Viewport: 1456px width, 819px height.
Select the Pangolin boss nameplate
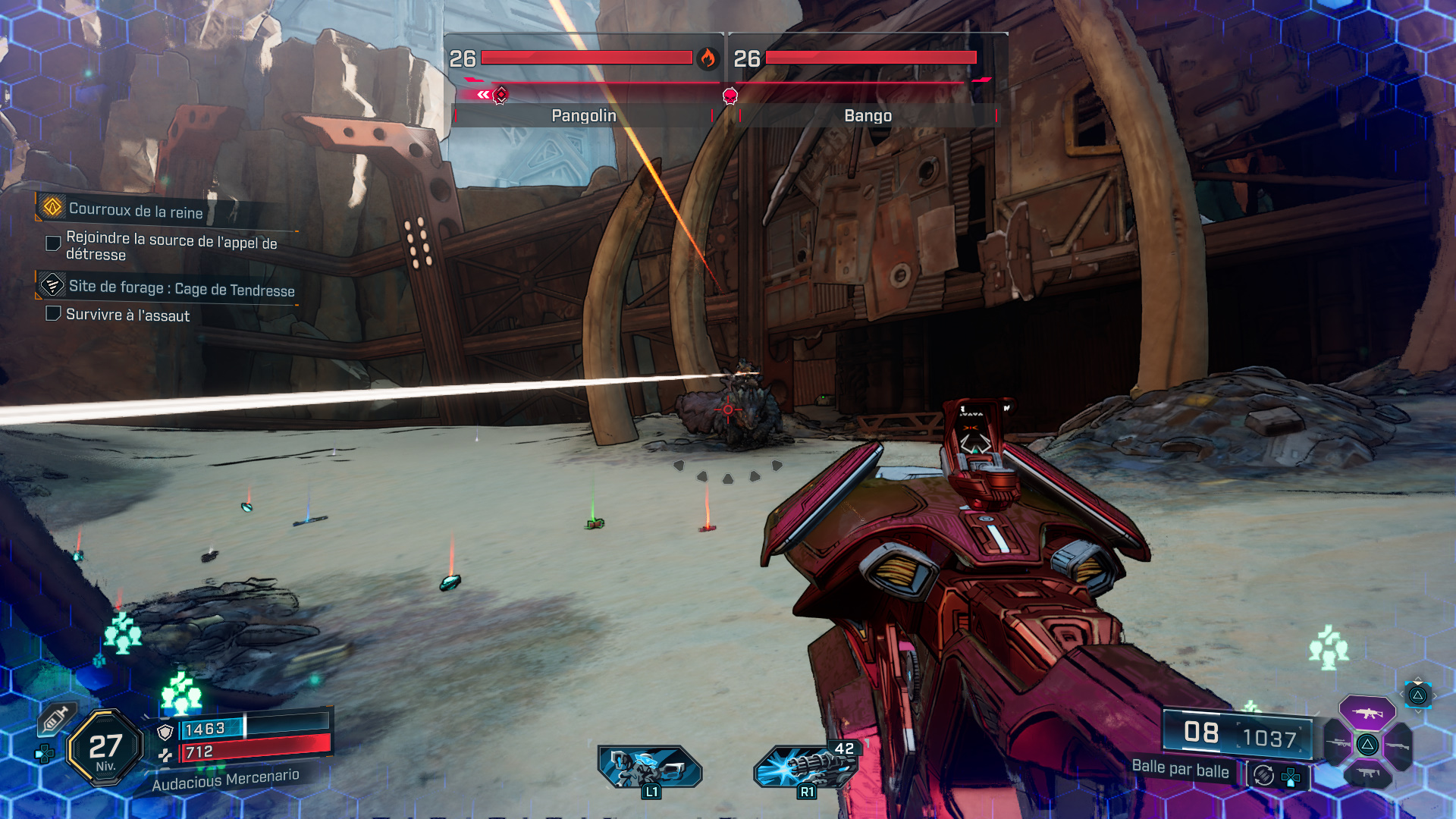pos(583,115)
